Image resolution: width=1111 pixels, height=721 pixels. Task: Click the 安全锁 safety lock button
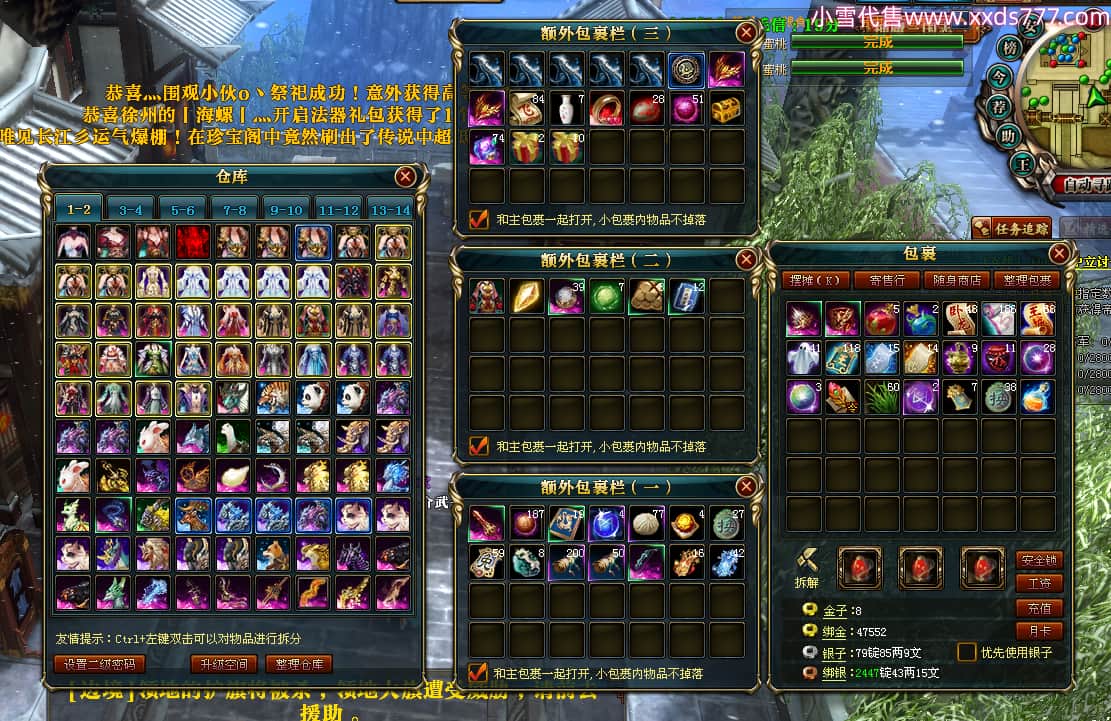[x=1038, y=560]
